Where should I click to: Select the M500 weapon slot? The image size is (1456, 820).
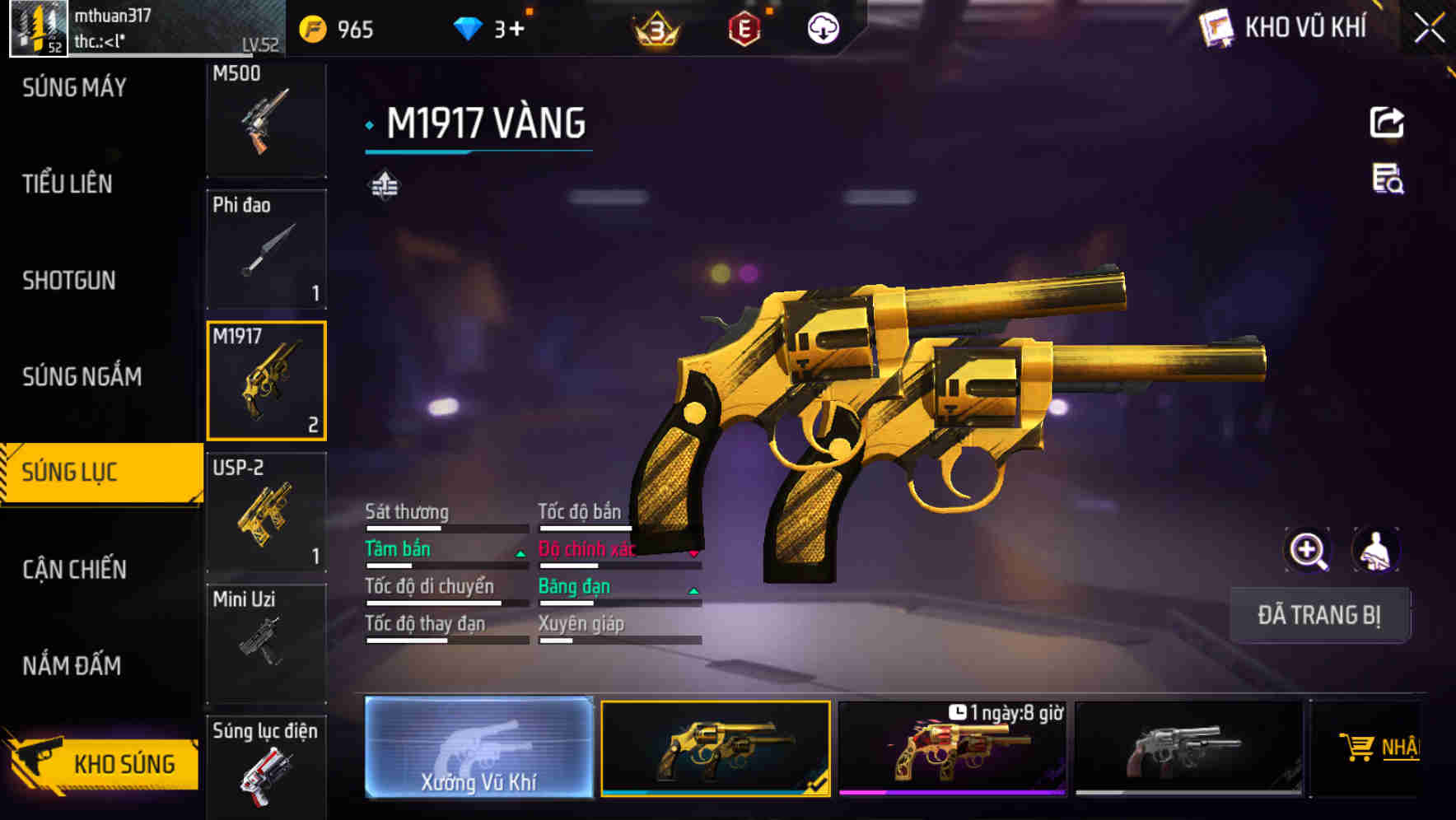click(x=266, y=119)
